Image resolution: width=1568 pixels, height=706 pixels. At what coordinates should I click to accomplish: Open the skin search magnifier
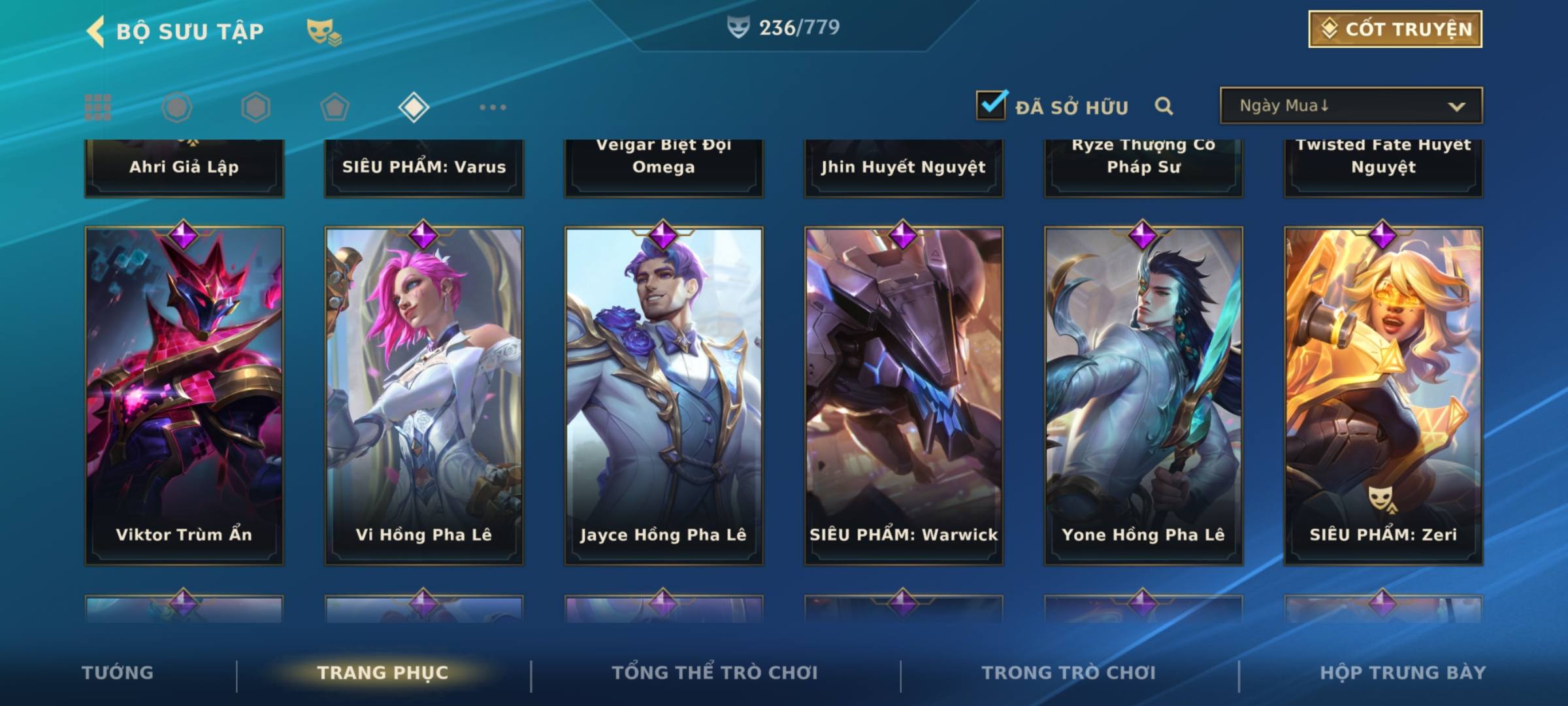[1164, 106]
